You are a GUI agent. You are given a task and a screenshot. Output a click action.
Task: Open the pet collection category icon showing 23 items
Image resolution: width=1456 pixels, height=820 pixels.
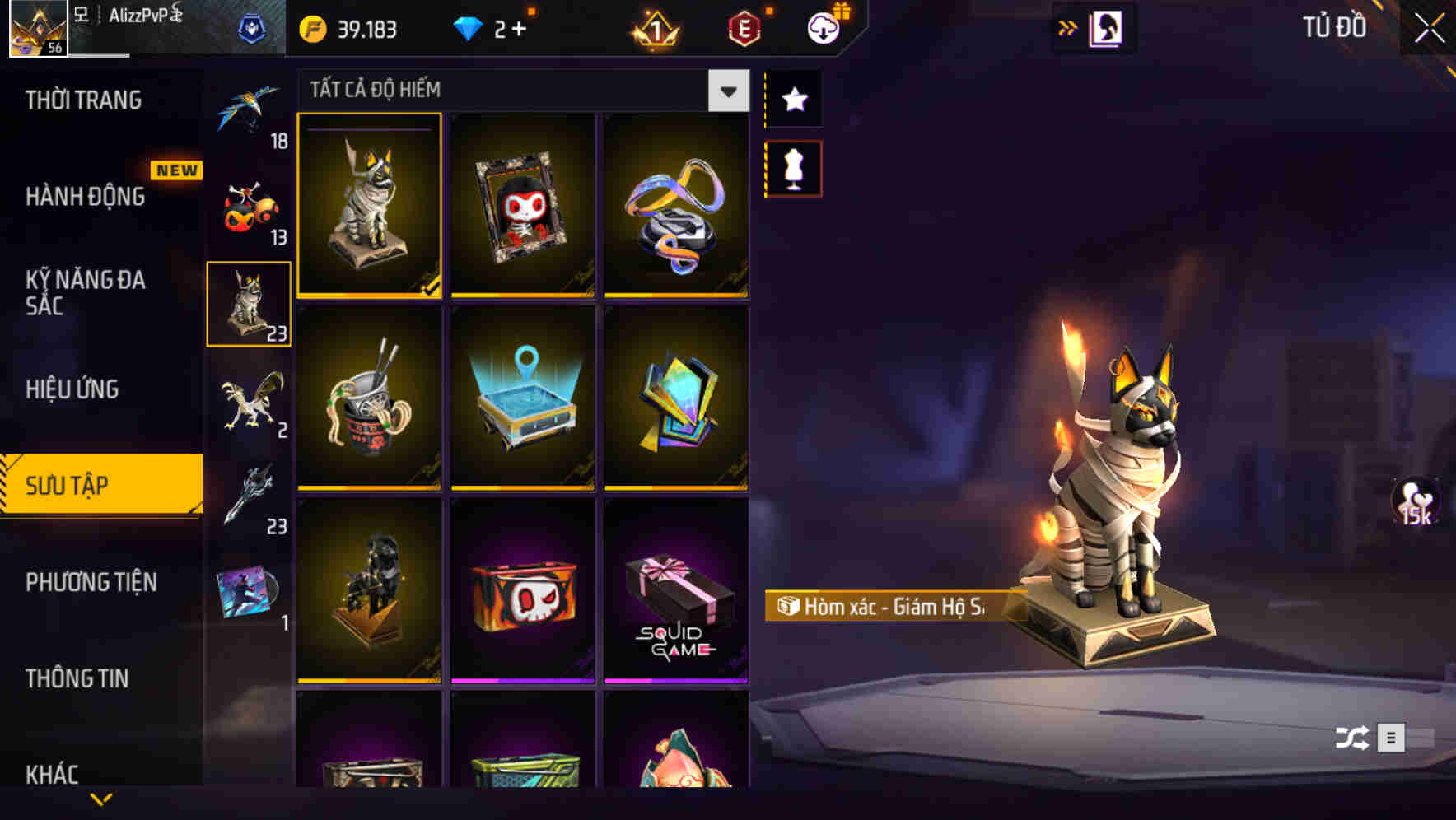[248, 301]
